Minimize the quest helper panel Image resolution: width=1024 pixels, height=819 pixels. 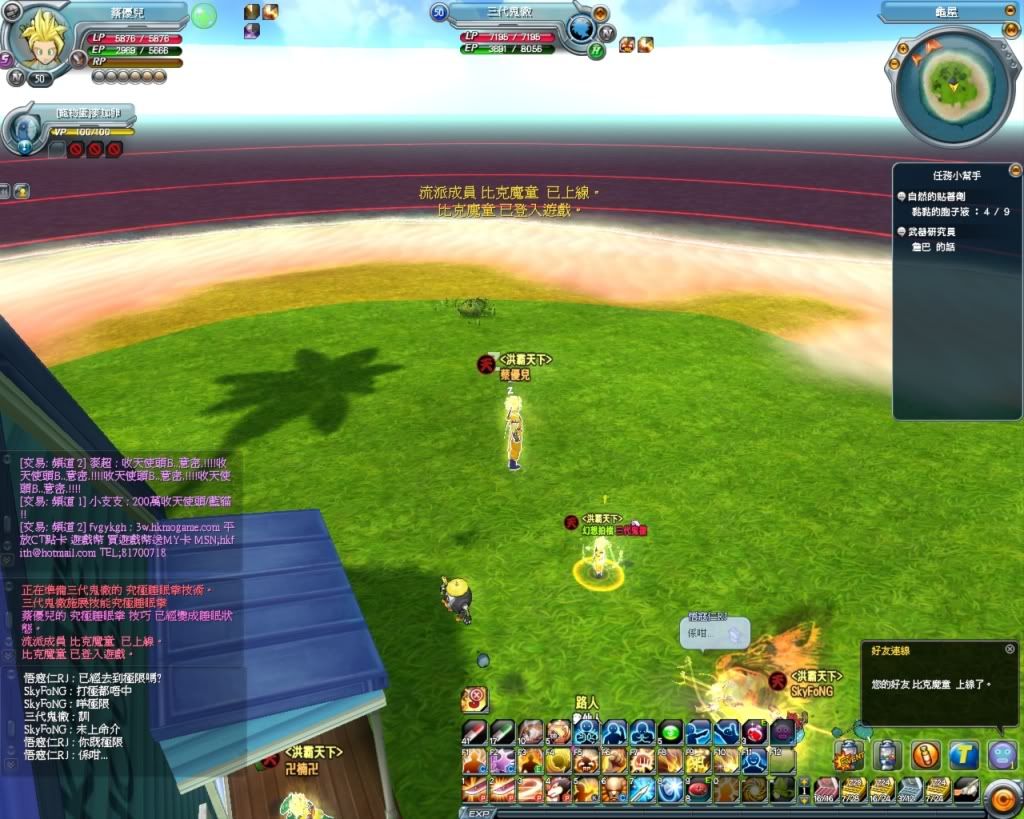(x=1015, y=170)
